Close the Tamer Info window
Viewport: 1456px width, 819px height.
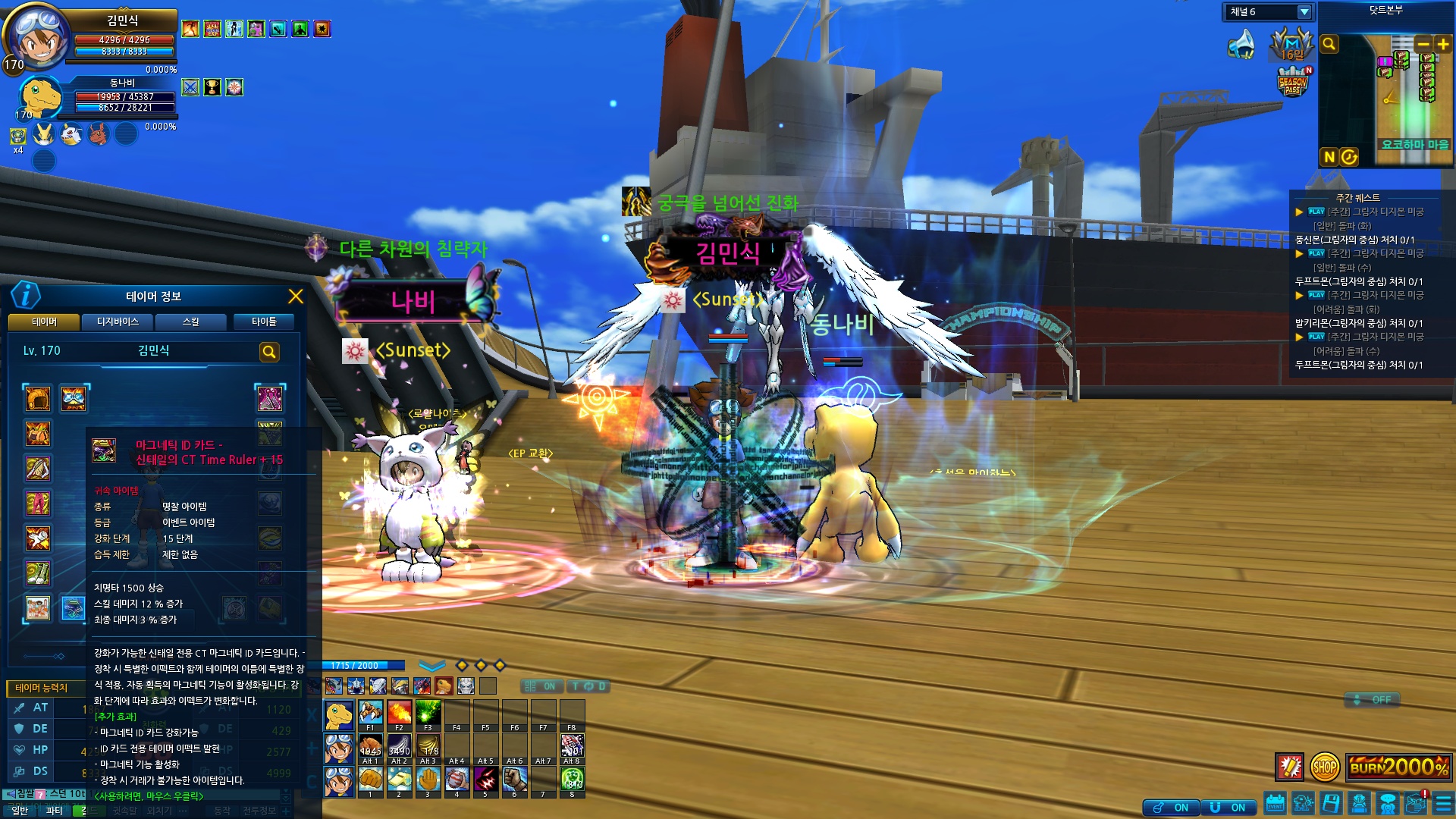296,297
